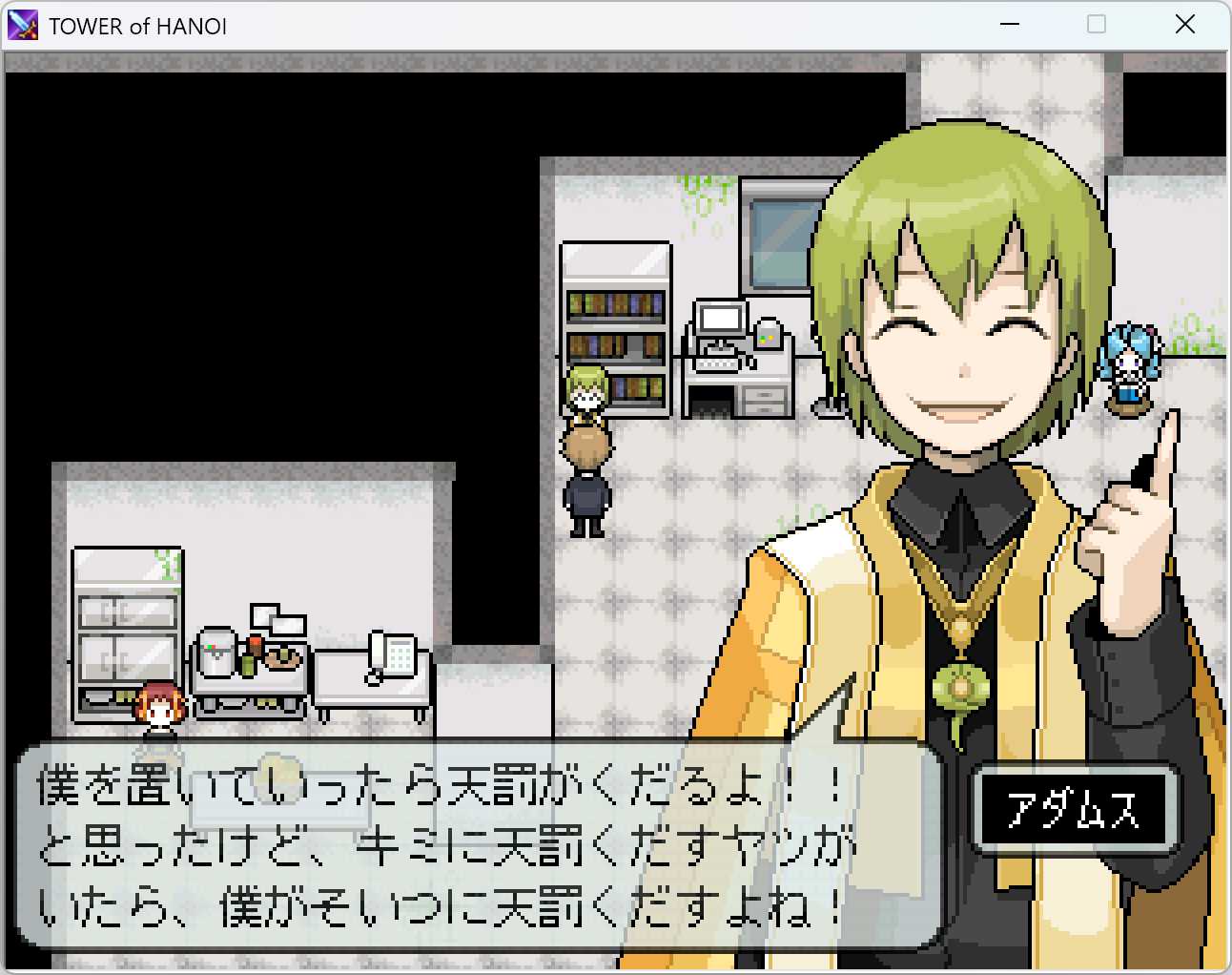Close the TOWER of HANOI window
Screen dimensions: 1232x975
tap(1184, 25)
